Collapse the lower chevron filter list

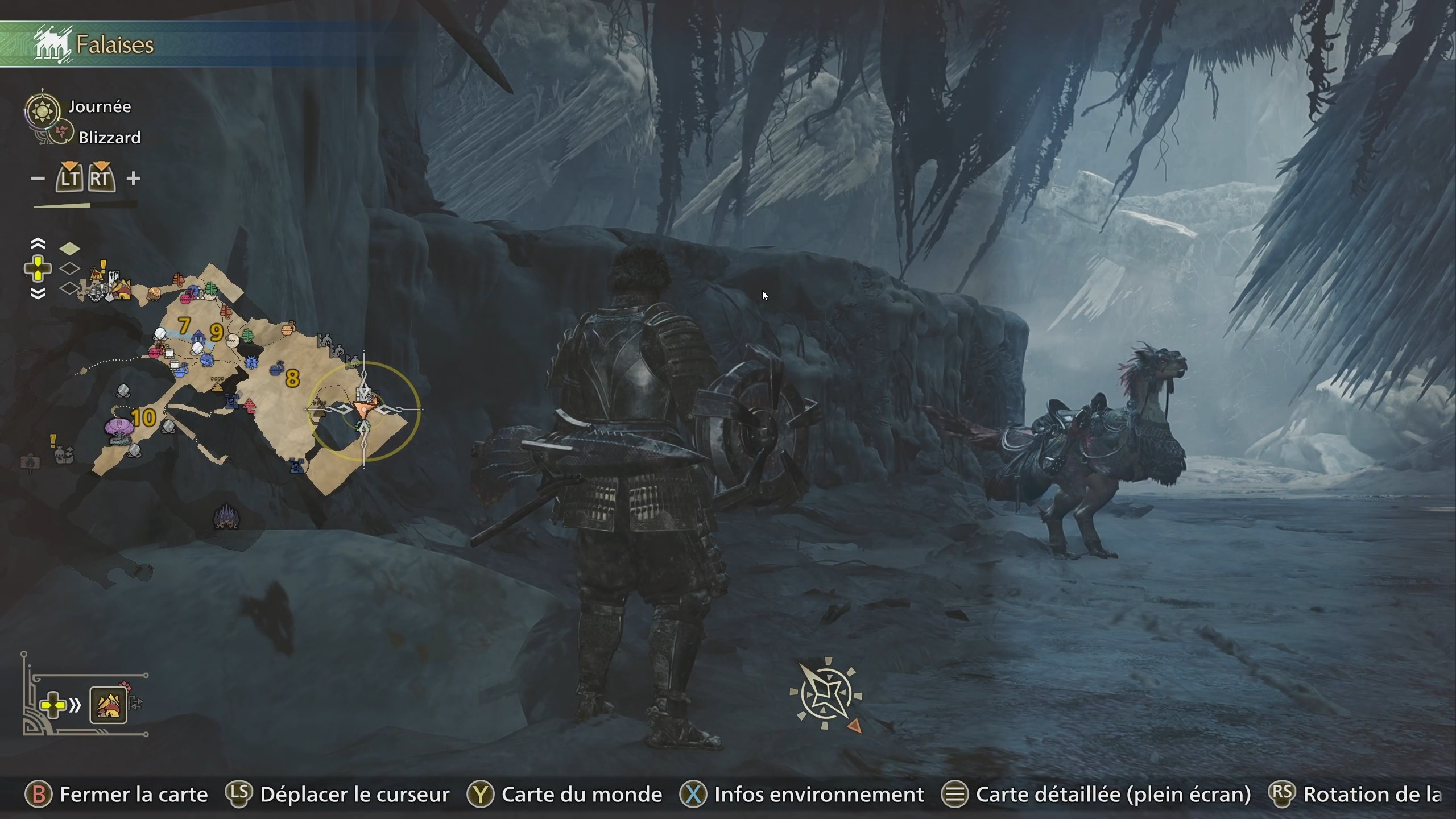38,293
